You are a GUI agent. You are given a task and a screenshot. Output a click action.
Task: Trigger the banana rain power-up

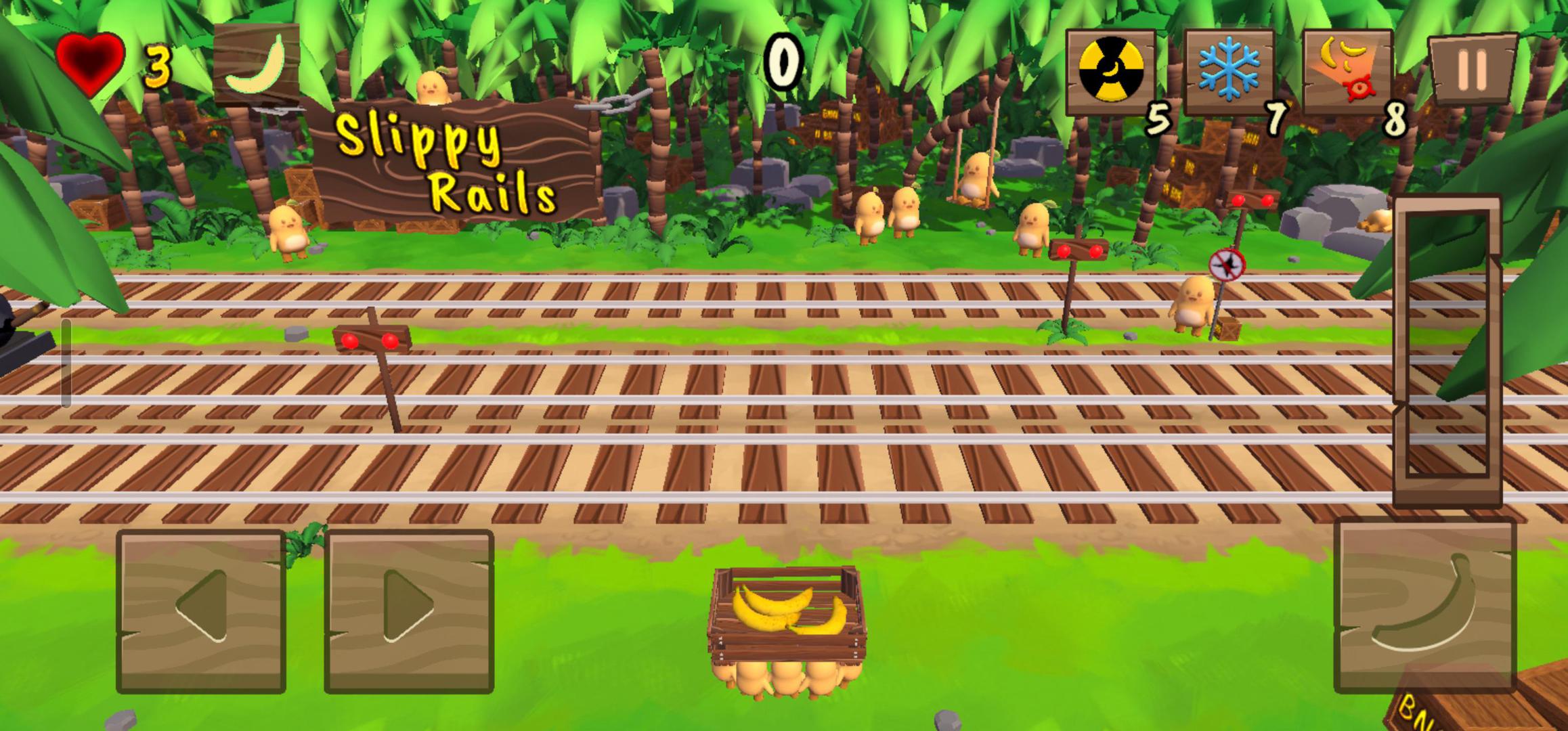pos(1346,71)
